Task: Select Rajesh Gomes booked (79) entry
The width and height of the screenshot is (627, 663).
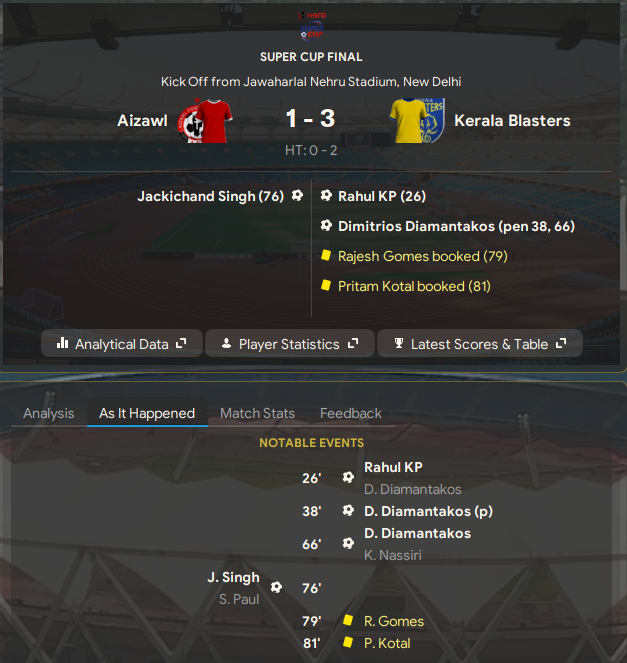Action: [x=422, y=256]
